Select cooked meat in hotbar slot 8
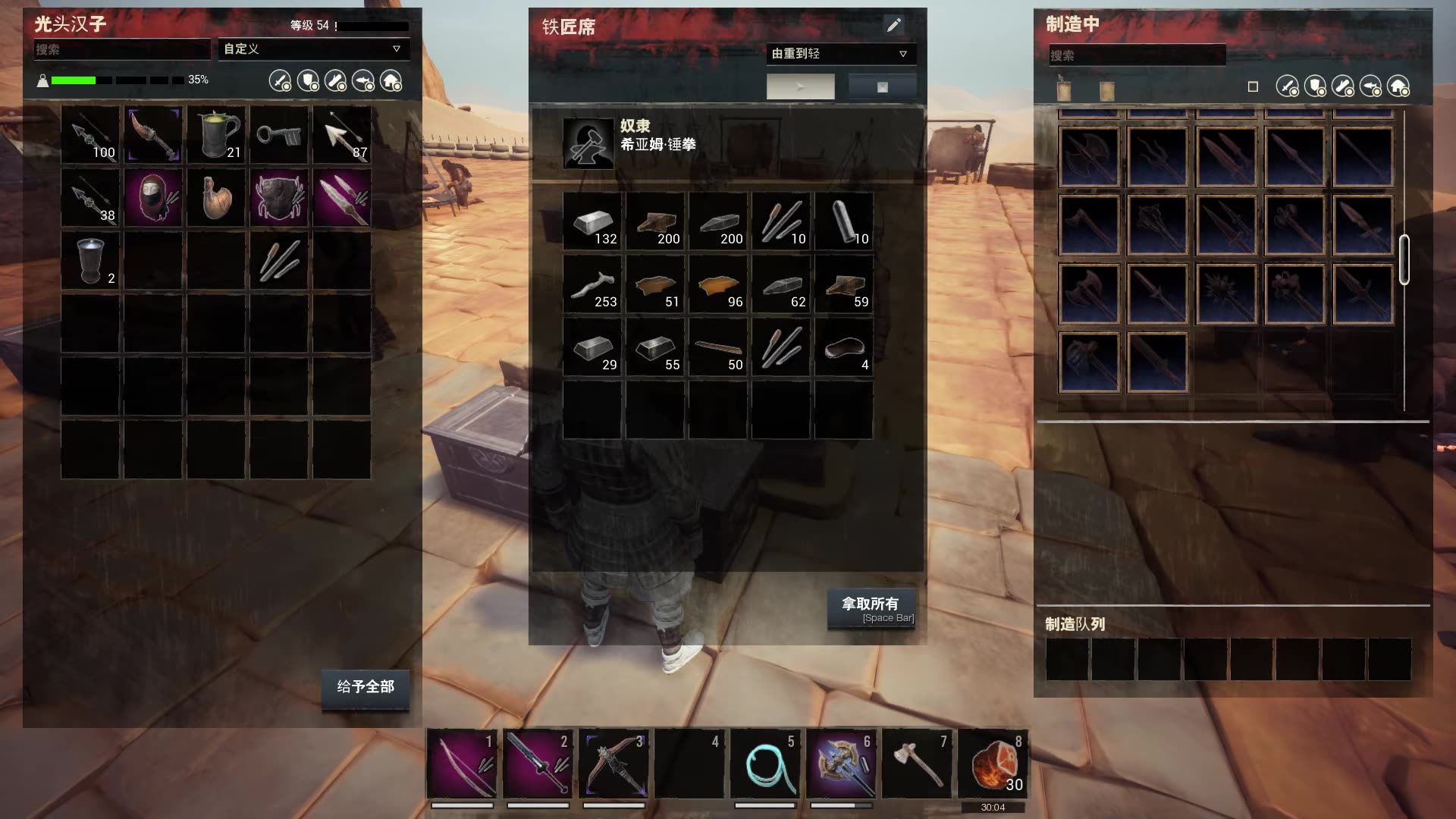The image size is (1456, 819). pos(993,764)
